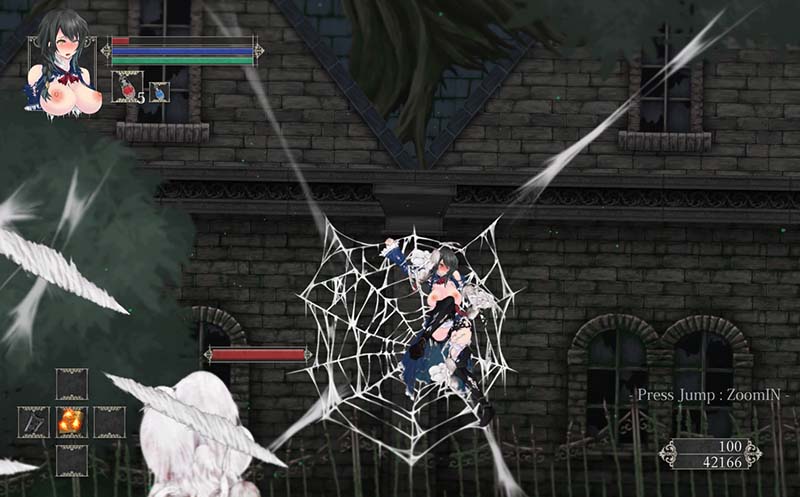The width and height of the screenshot is (800, 497).
Task: Select the sword slash skill slot
Action: (x=33, y=422)
